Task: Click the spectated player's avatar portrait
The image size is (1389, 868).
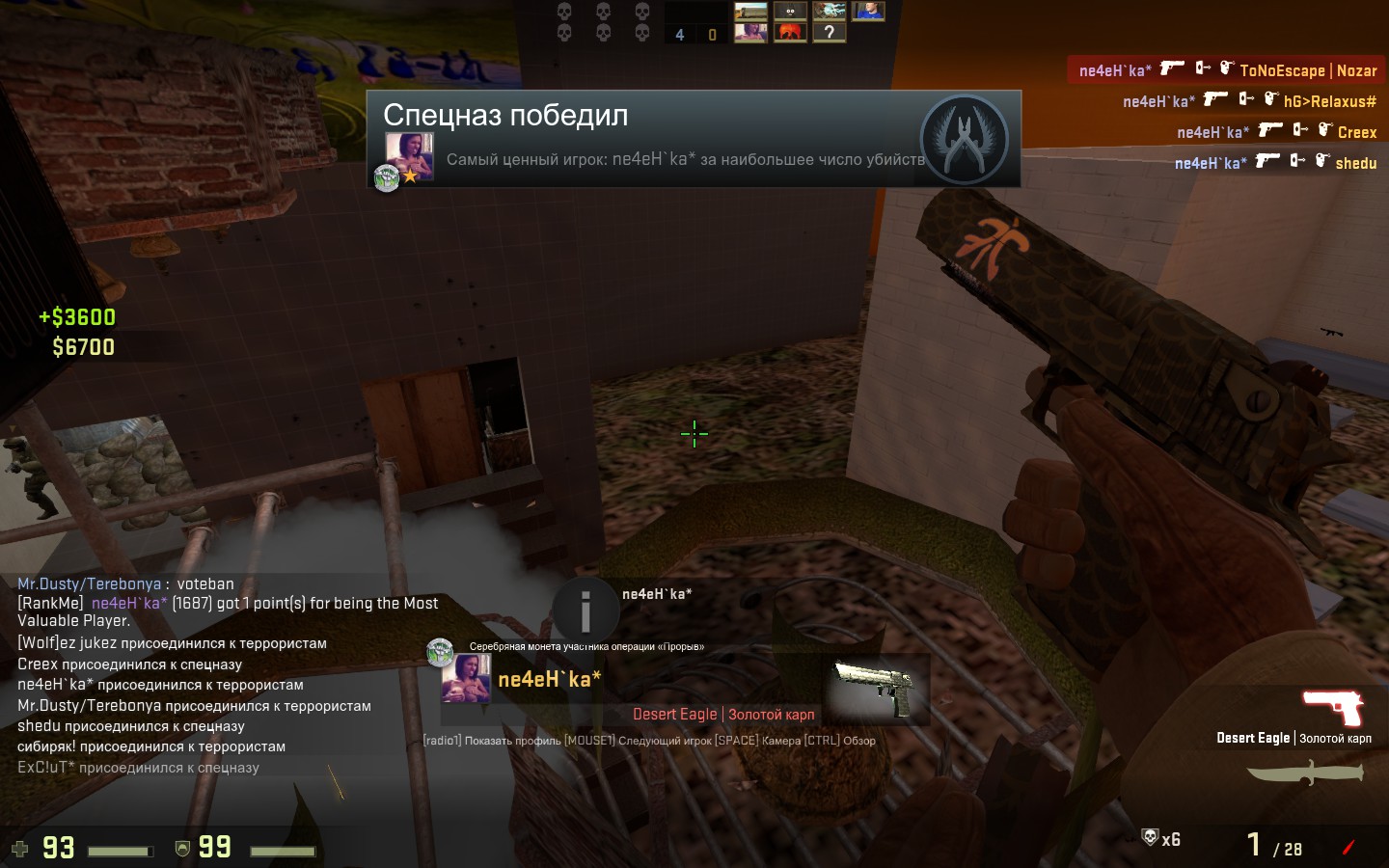Action: (x=465, y=678)
